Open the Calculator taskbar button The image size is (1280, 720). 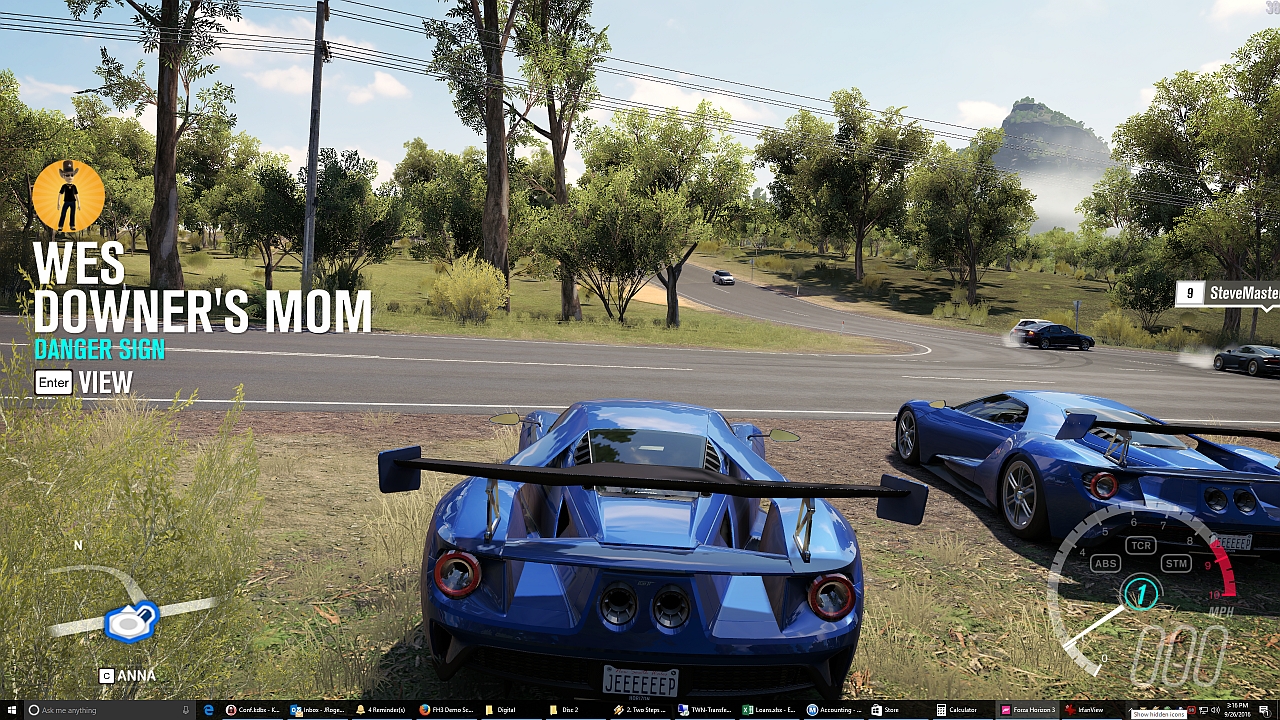coord(957,710)
